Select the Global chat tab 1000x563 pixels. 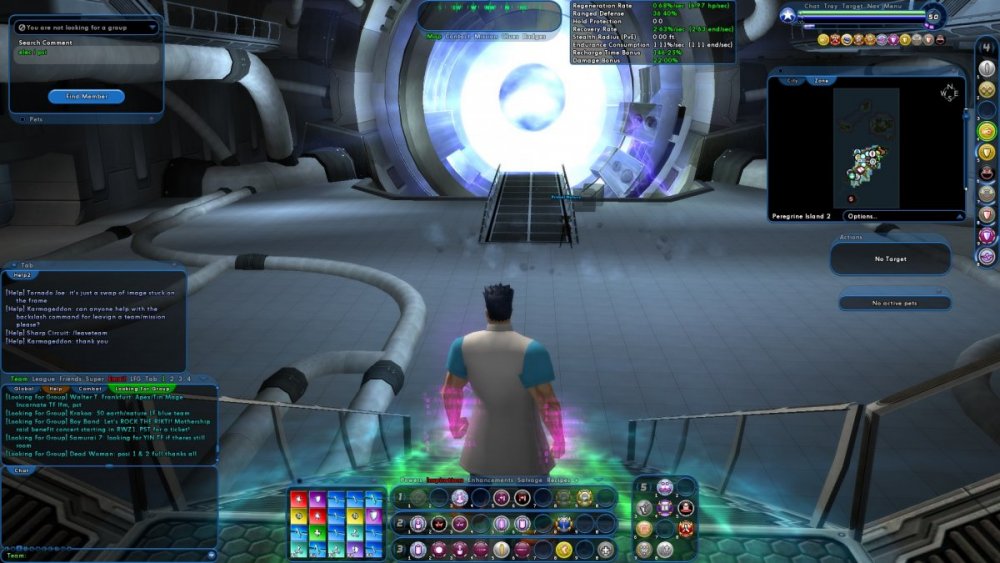(23, 388)
